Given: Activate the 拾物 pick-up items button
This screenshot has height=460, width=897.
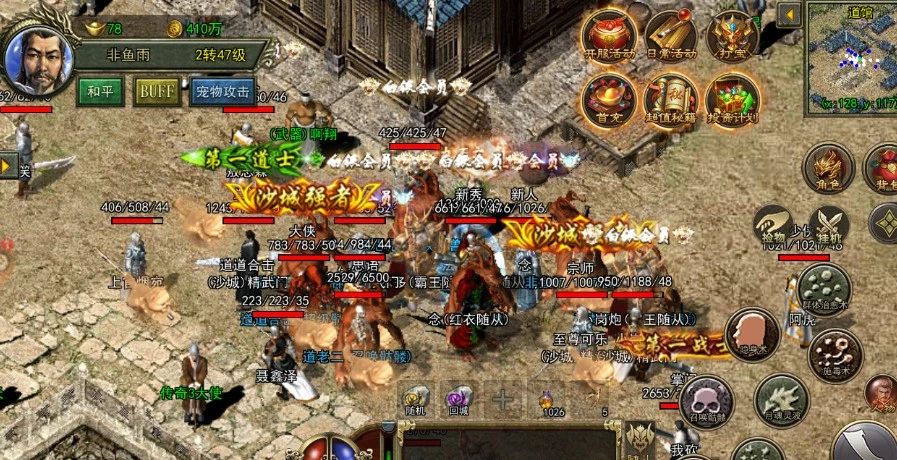Looking at the screenshot, I should [x=774, y=223].
